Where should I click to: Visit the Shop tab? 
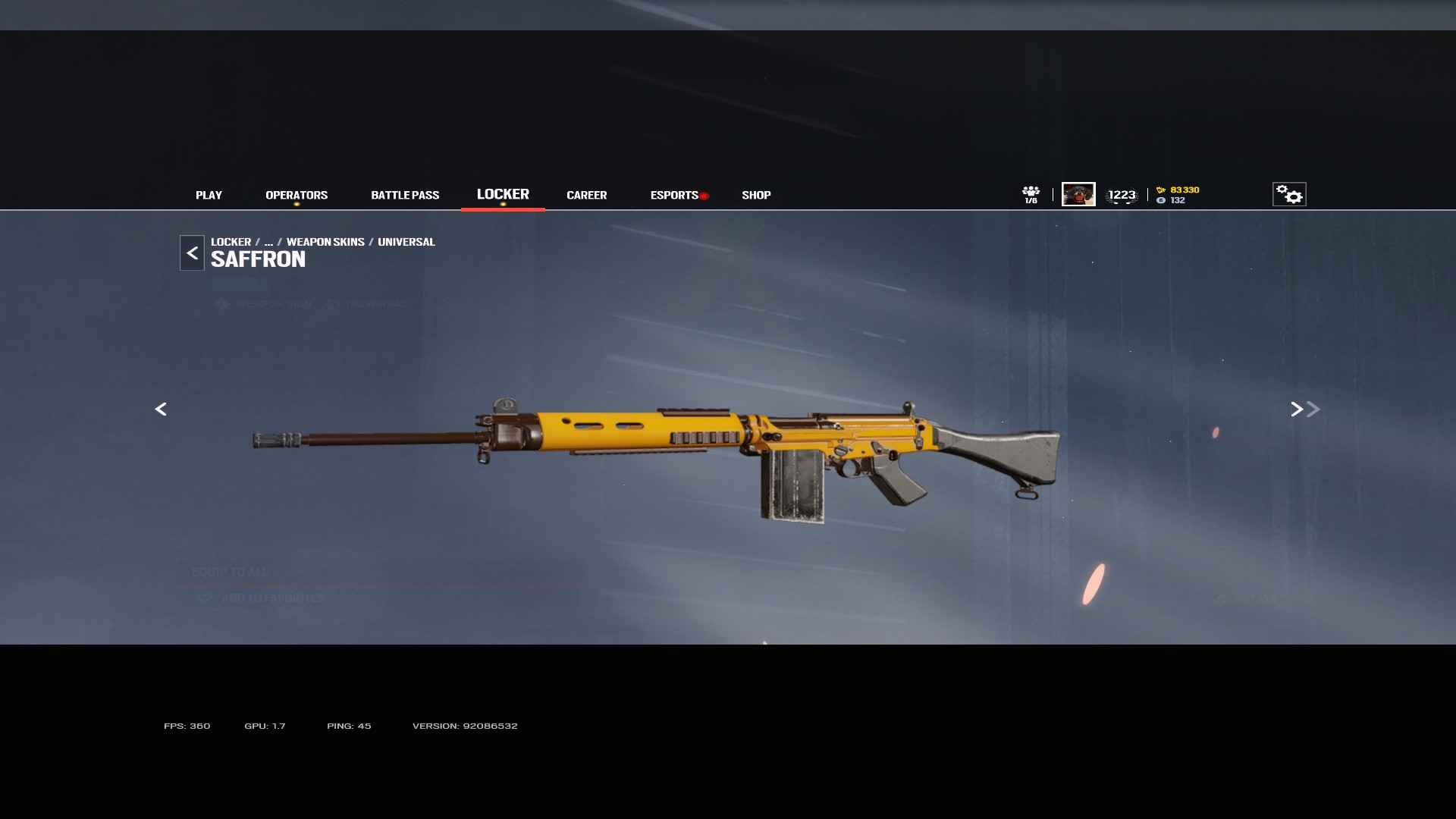(756, 195)
